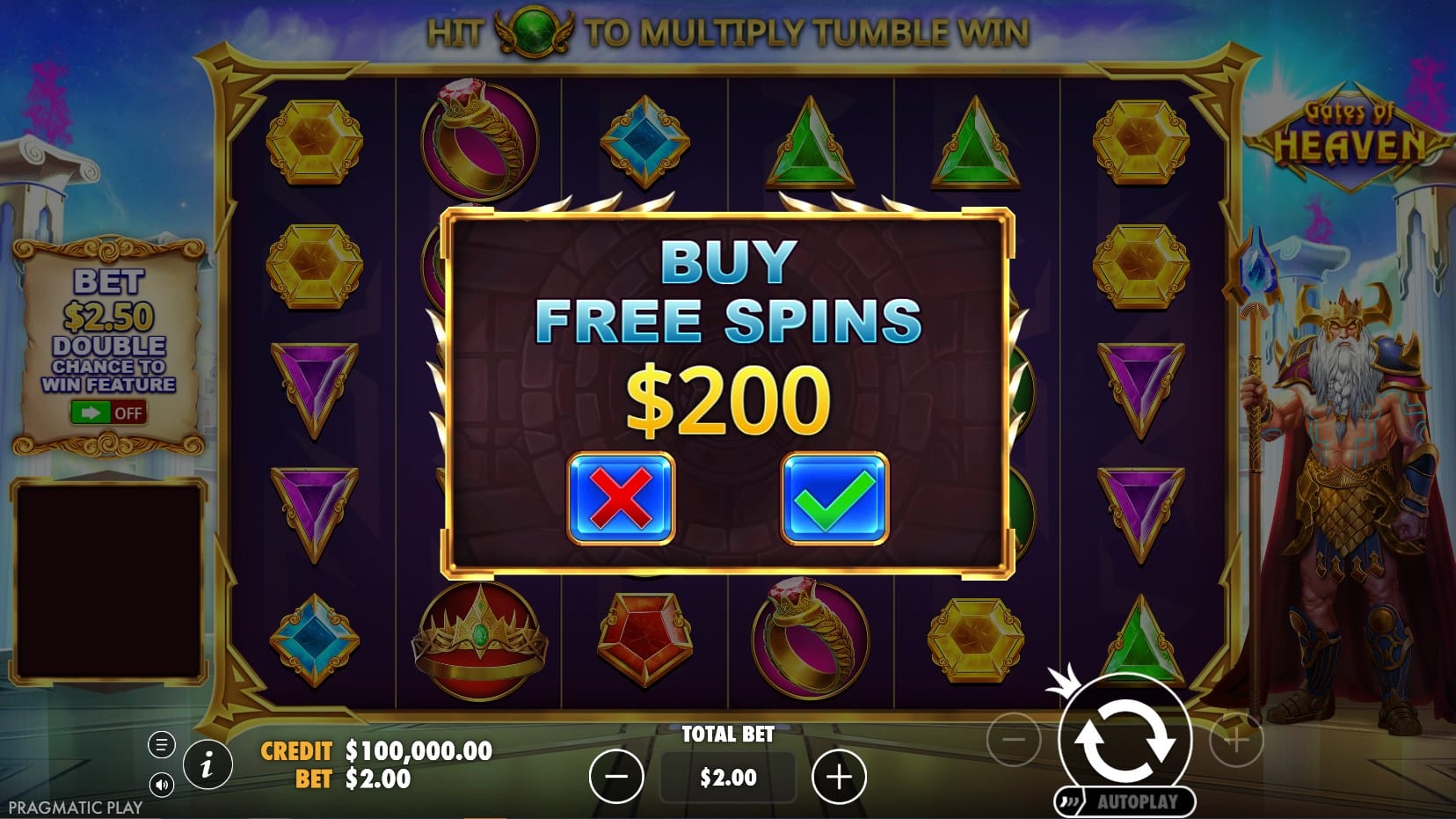Screen dimensions: 1456x819
Task: Spin the reels with the spin button
Action: tap(1125, 737)
